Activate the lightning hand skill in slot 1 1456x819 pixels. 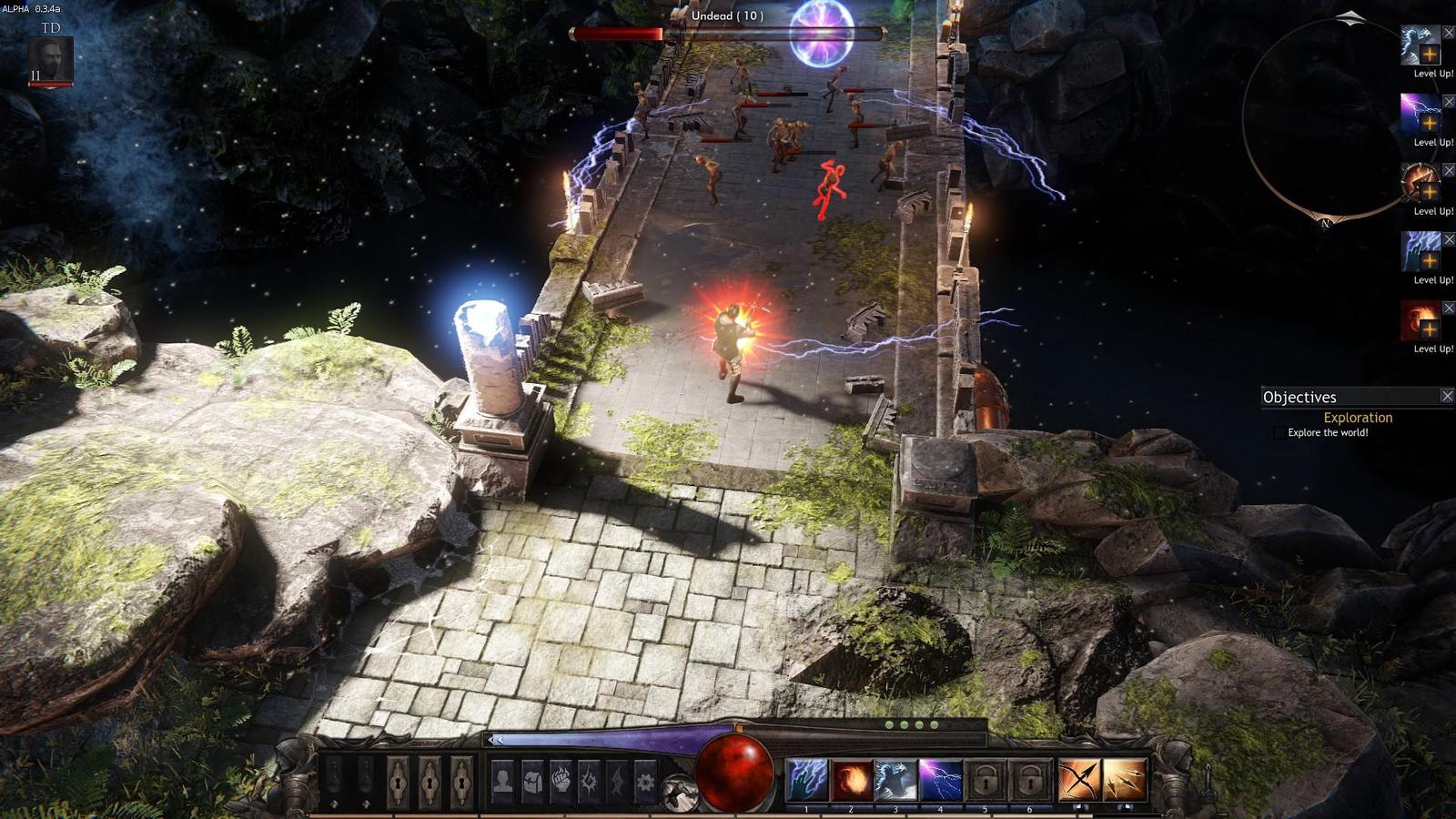coord(806,781)
